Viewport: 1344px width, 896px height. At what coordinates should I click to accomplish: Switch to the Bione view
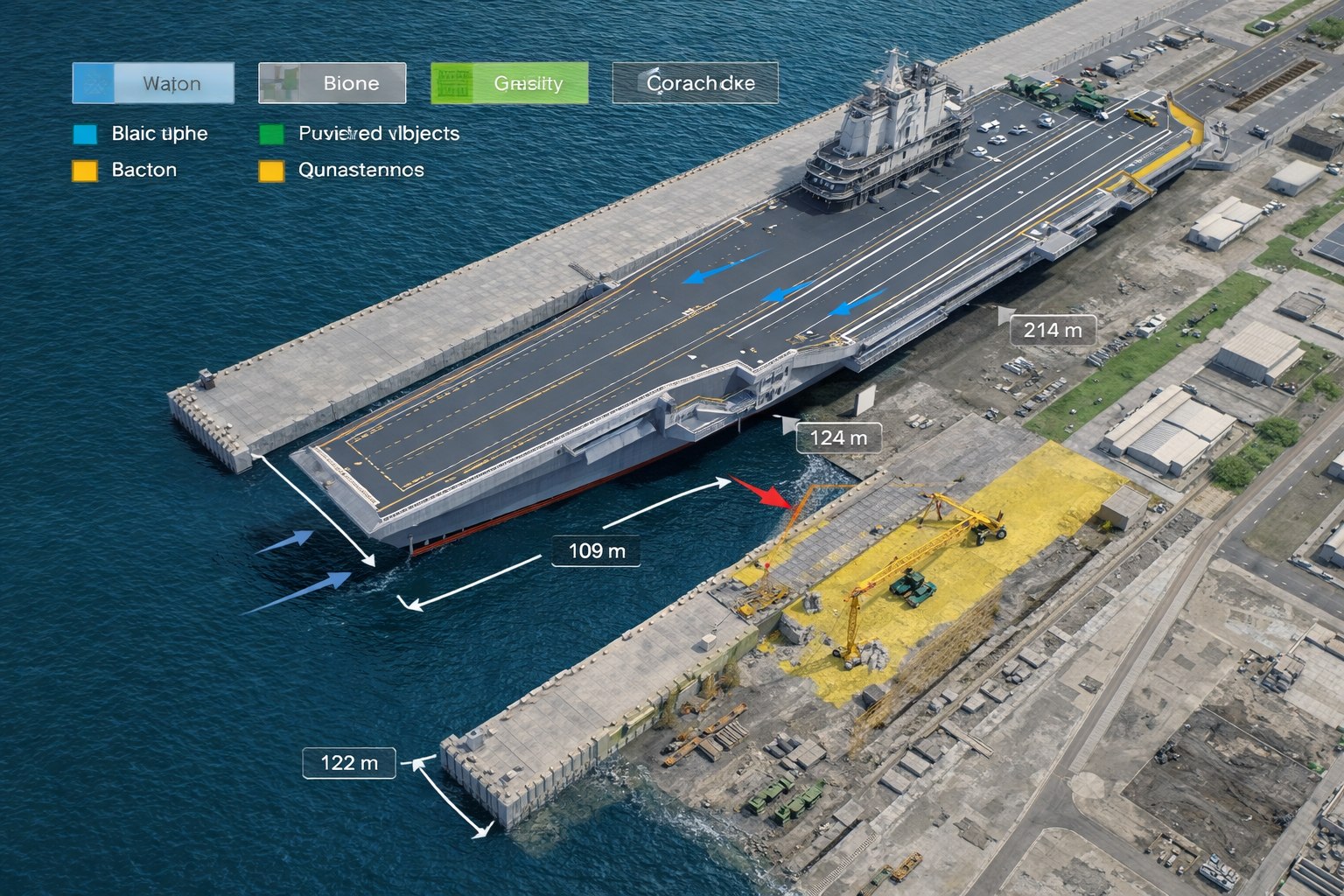click(x=332, y=84)
